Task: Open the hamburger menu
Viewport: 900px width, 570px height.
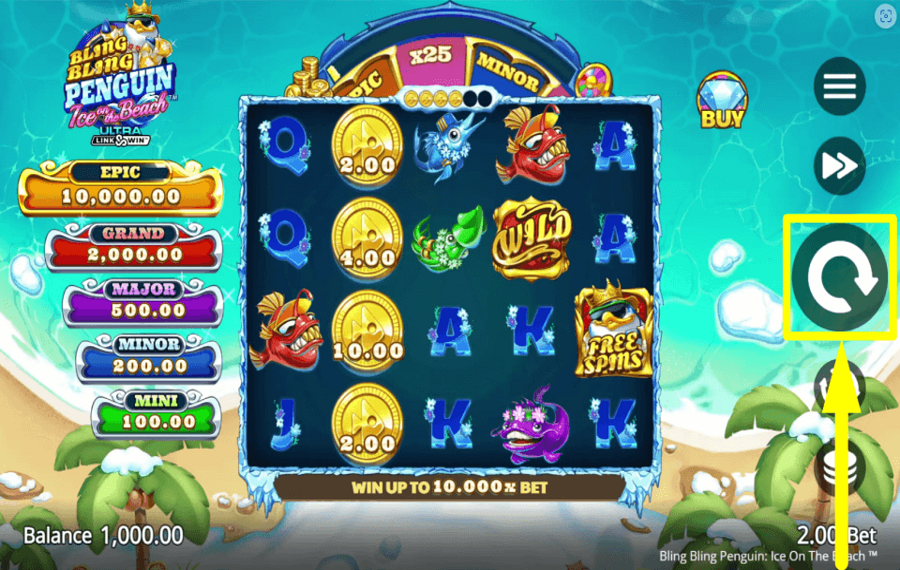Action: point(839,87)
